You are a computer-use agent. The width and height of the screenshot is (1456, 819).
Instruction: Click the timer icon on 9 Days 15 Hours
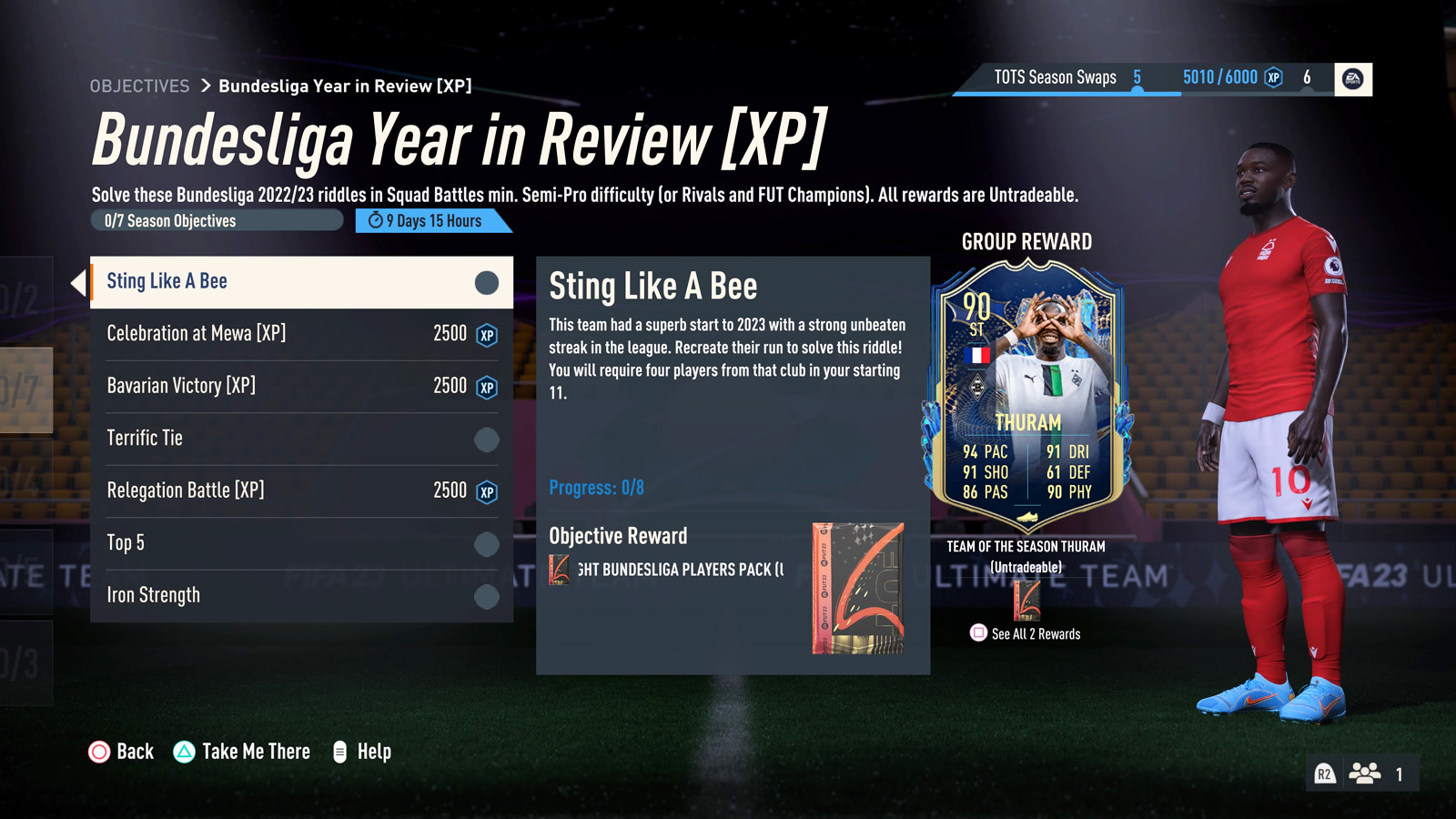376,220
